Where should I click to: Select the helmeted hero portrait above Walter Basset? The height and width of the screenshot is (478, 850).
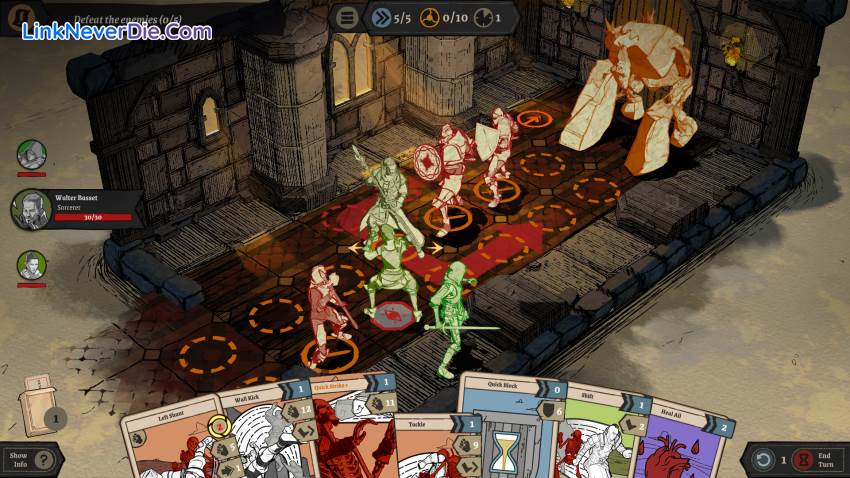32,155
